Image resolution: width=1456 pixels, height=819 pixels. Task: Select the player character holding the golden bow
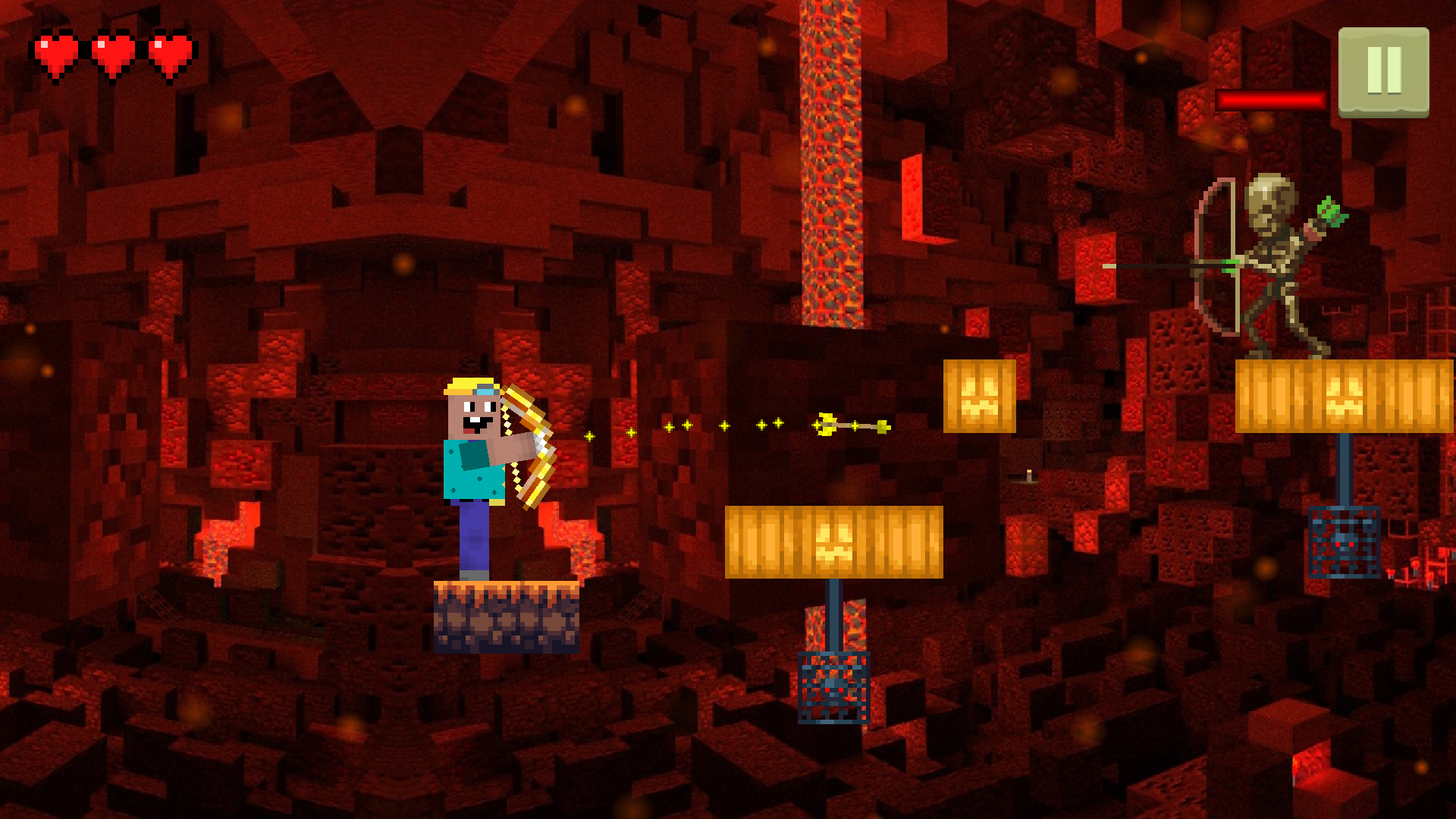click(478, 470)
